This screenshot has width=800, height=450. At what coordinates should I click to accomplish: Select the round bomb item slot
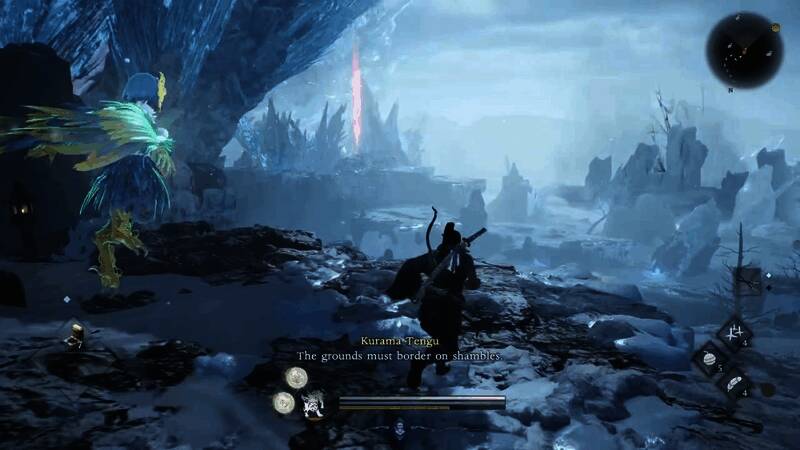pos(707,359)
